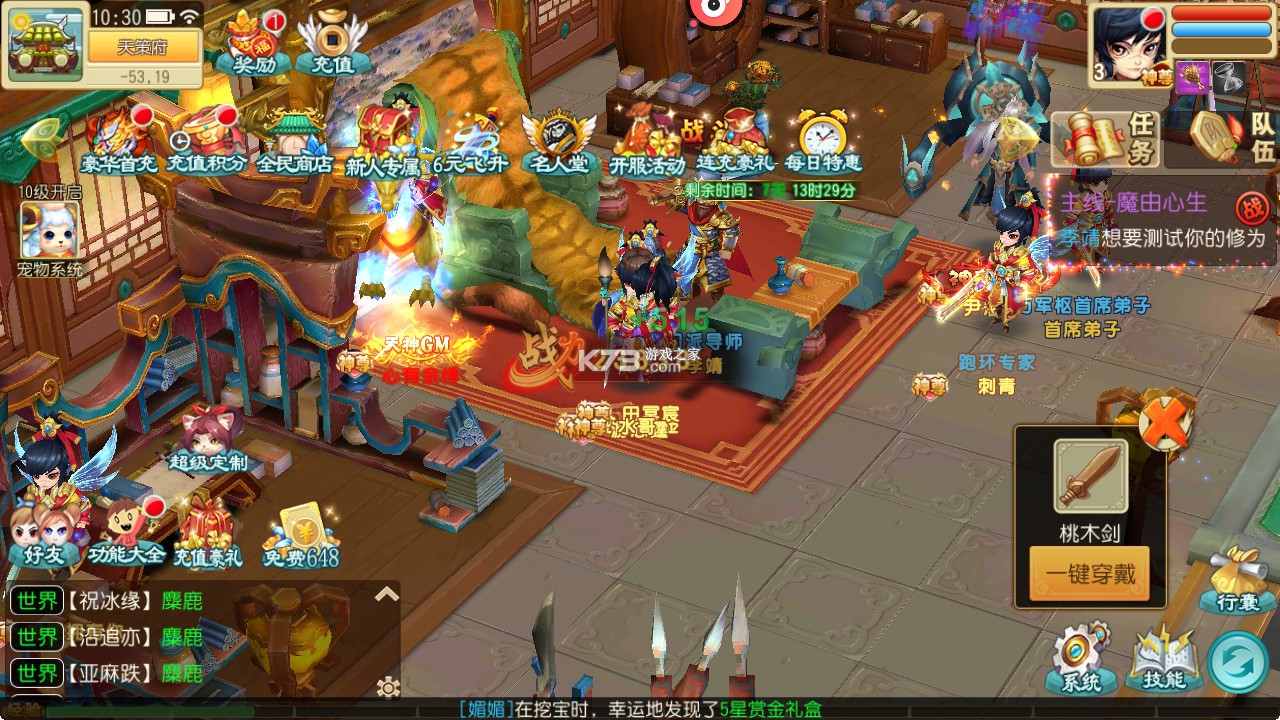Viewport: 1280px width, 720px height.
Task: Open the 系统 system settings
Action: 1080,658
